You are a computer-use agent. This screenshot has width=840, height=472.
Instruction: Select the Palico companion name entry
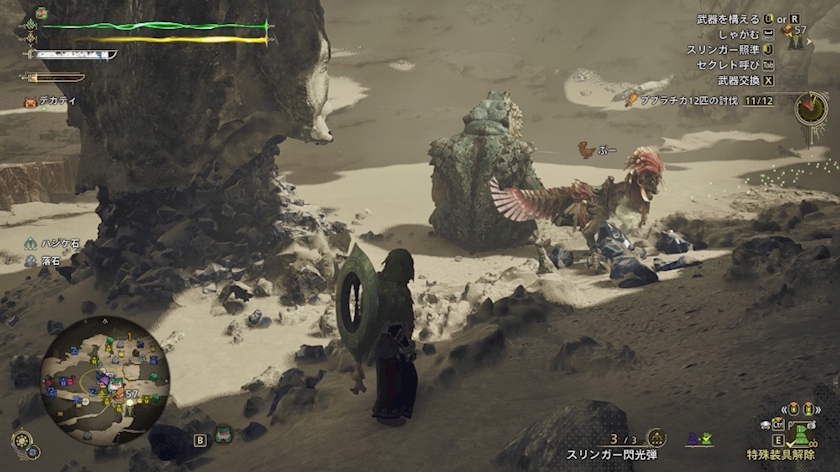click(x=45, y=102)
